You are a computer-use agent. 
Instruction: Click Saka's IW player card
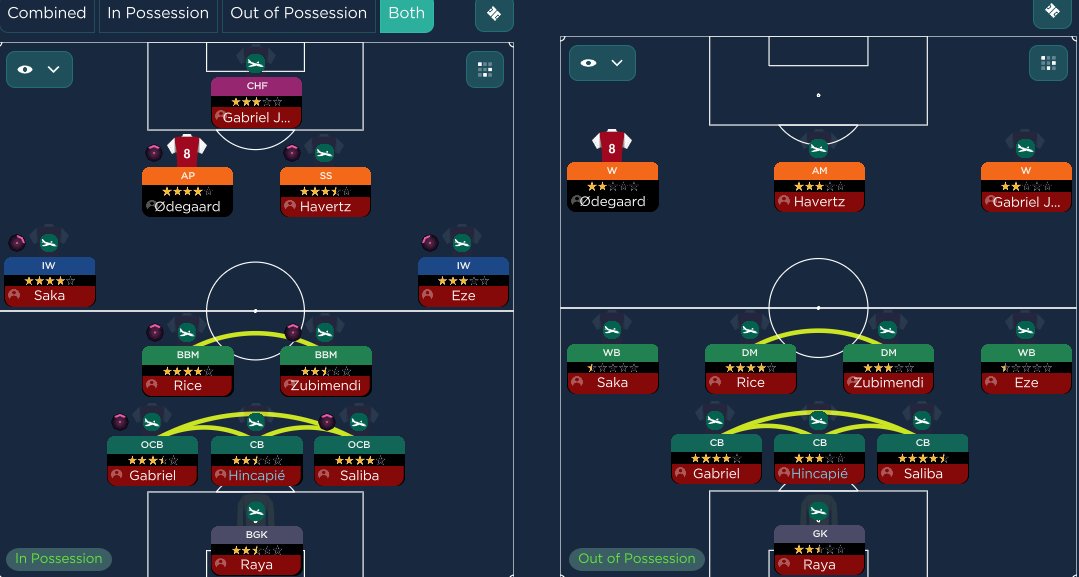point(49,281)
